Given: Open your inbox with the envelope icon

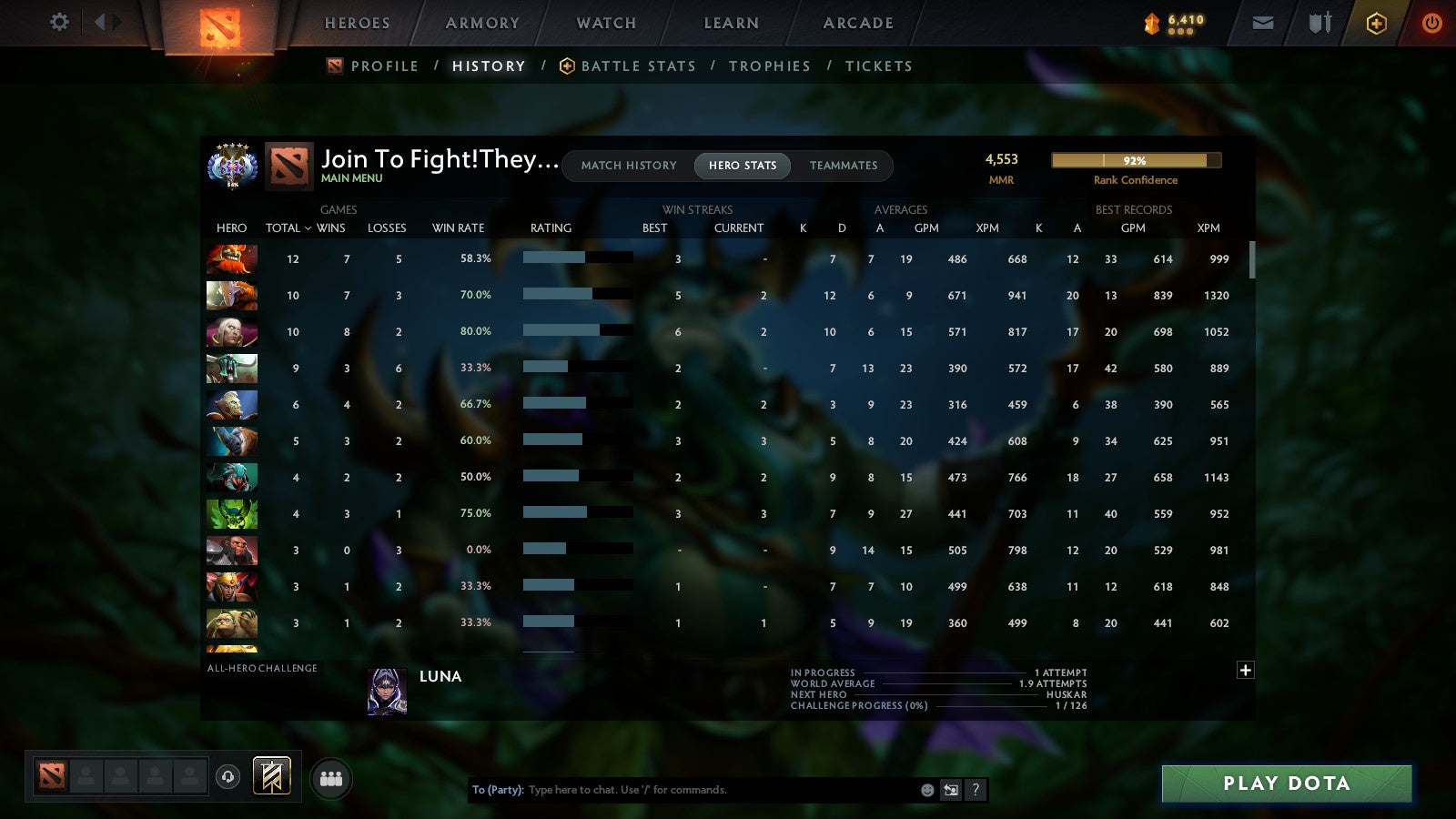Looking at the screenshot, I should coord(1262,23).
